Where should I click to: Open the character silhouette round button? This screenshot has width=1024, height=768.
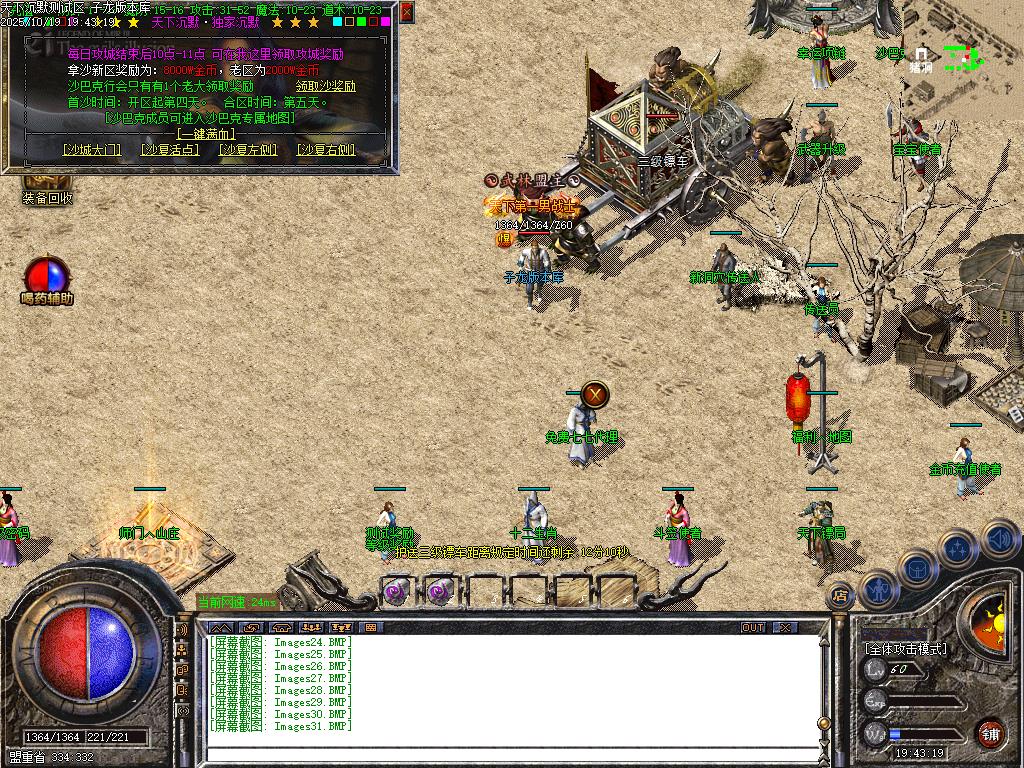tap(878, 589)
